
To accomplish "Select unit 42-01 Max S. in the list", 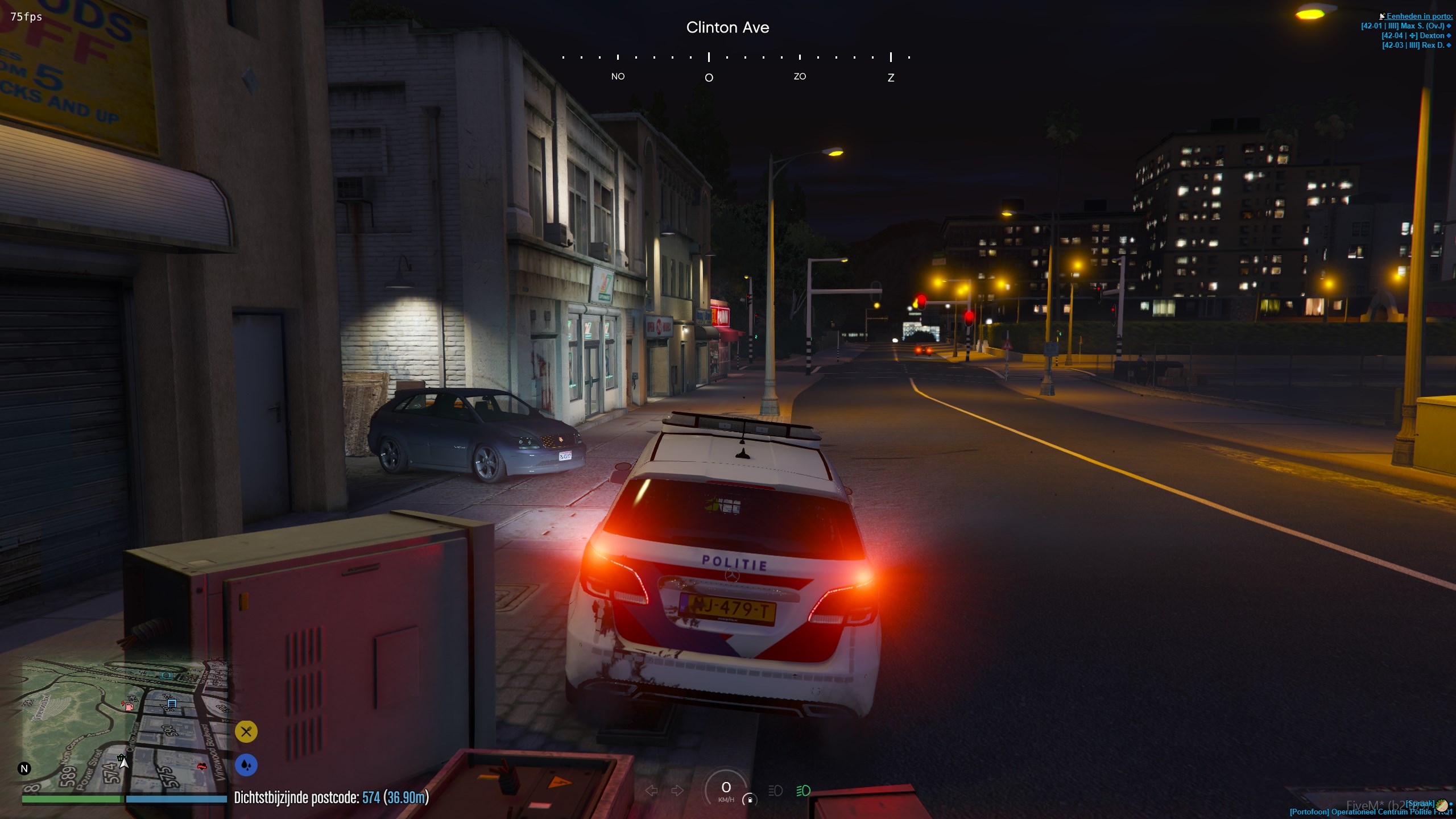I will [x=1405, y=26].
